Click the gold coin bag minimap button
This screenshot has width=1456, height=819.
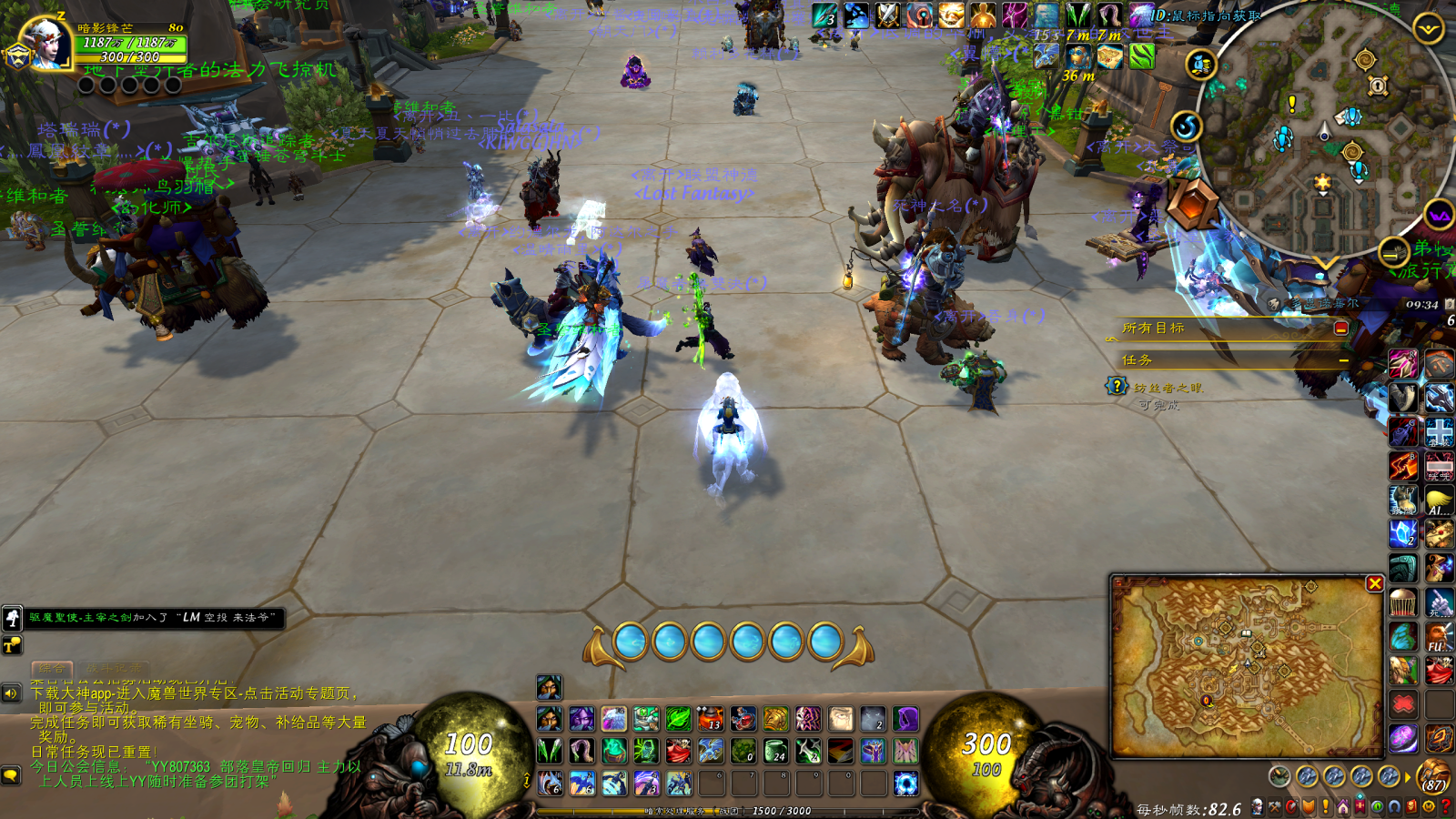tap(1201, 65)
